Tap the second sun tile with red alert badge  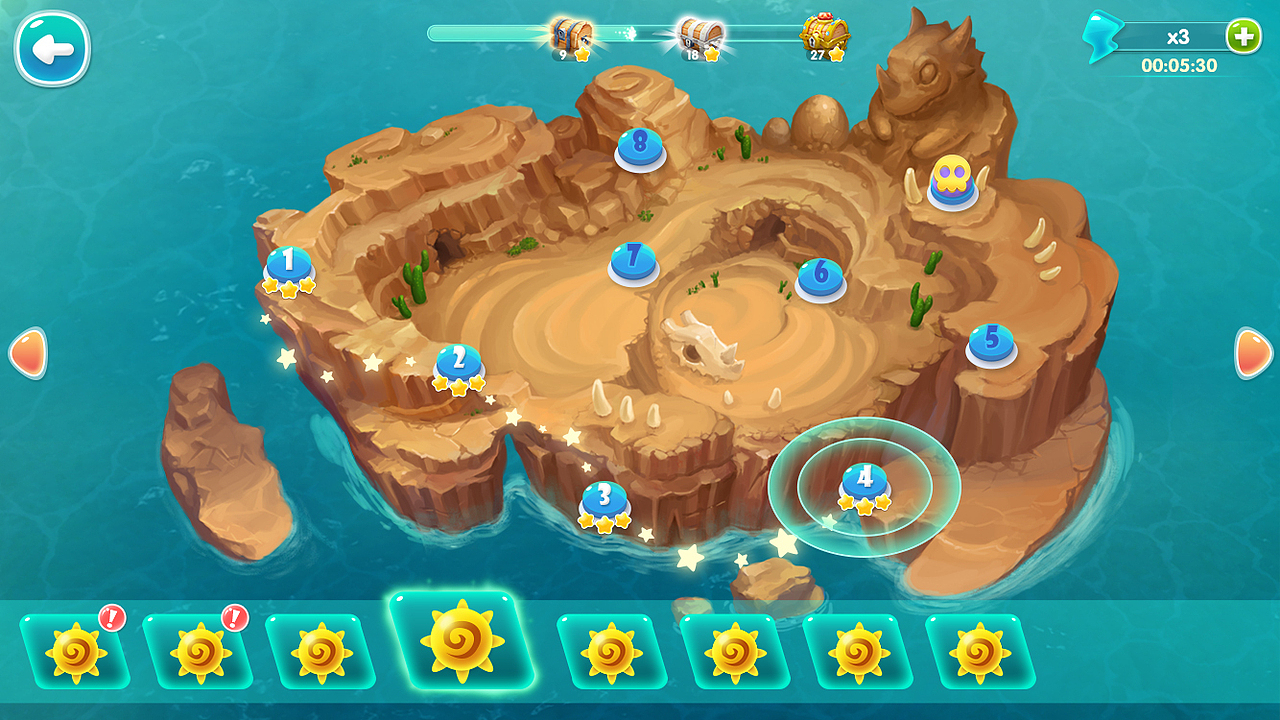click(x=201, y=646)
